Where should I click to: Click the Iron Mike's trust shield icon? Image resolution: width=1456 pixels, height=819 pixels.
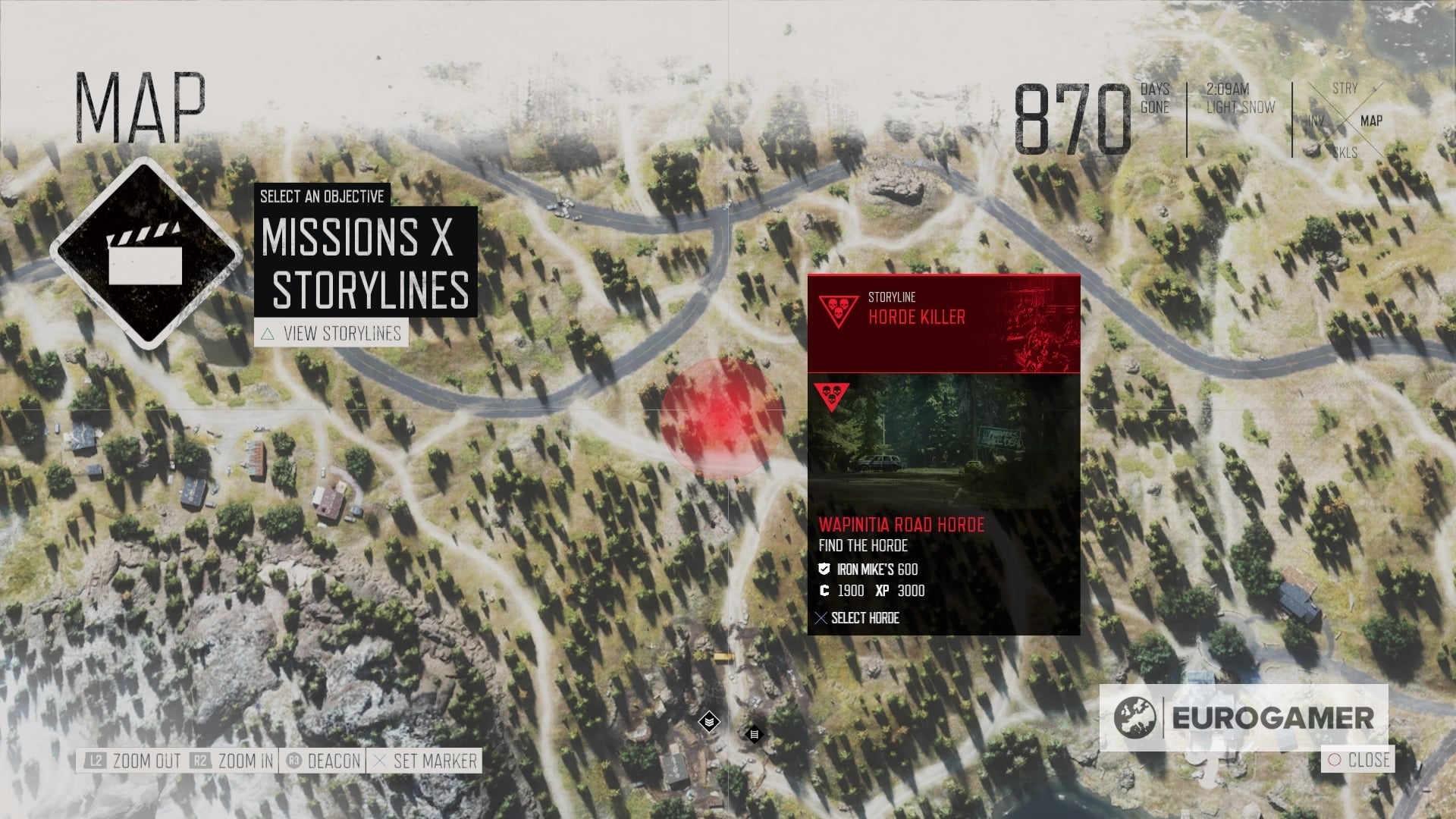point(824,567)
